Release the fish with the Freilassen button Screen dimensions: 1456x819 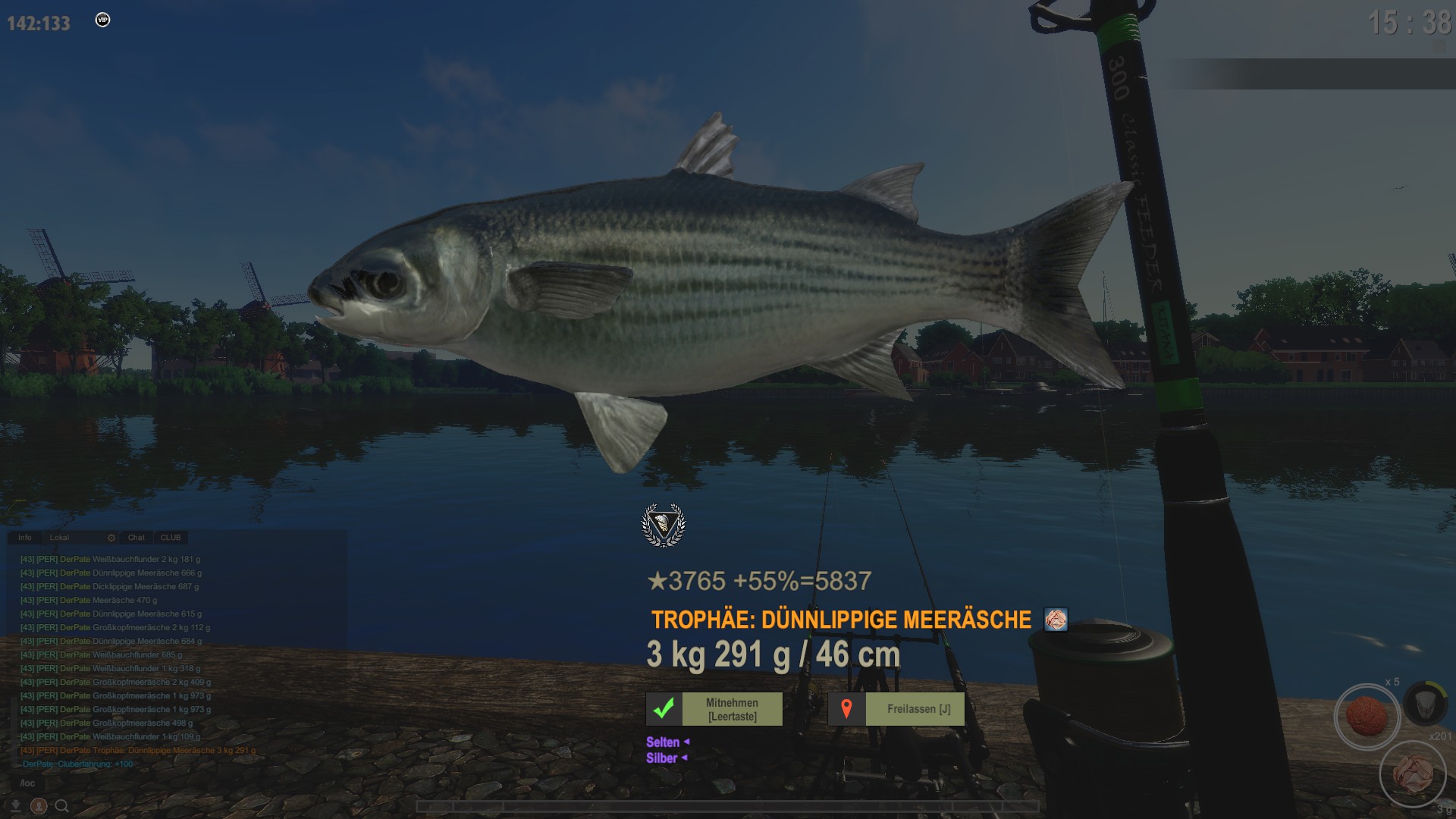896,709
